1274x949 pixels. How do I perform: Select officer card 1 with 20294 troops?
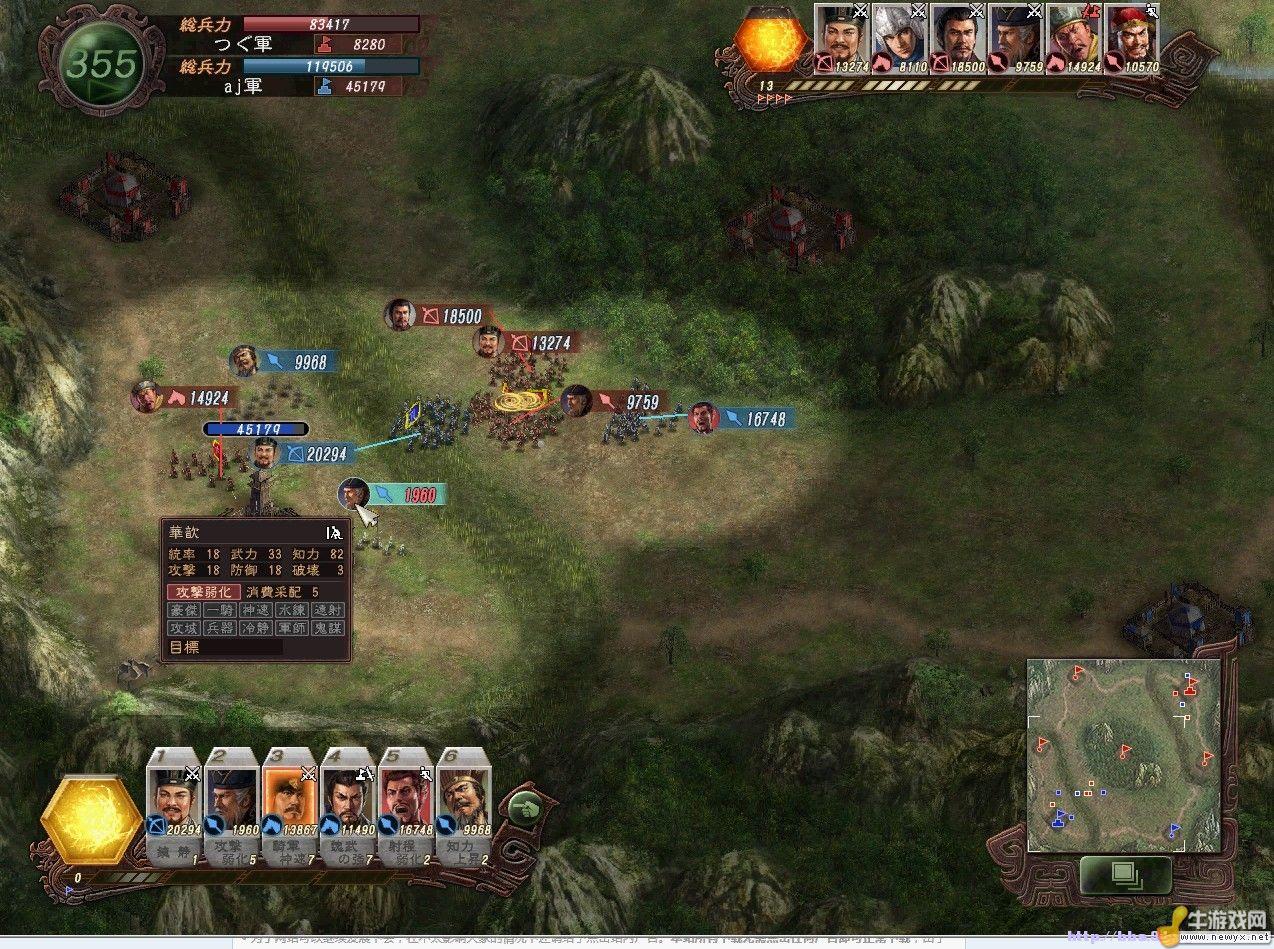click(175, 799)
